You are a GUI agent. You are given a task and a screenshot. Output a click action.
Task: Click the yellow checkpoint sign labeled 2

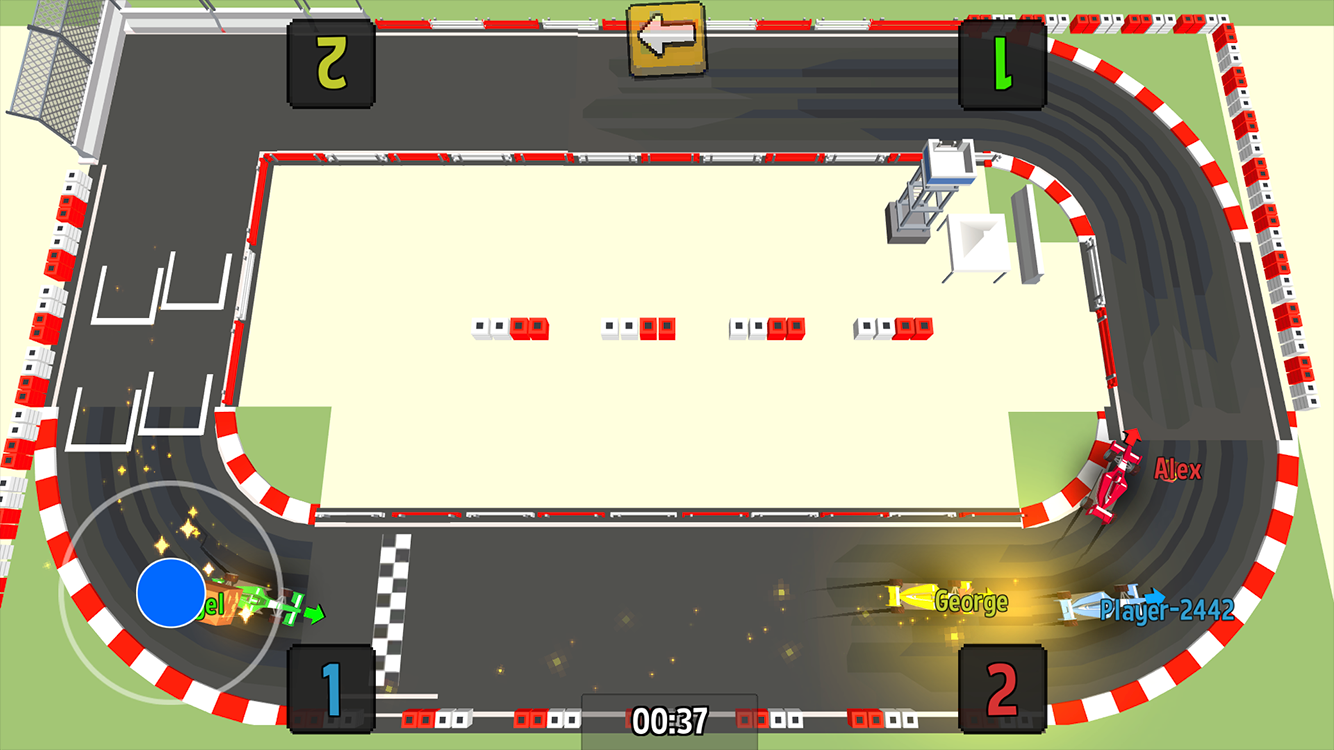click(x=330, y=62)
